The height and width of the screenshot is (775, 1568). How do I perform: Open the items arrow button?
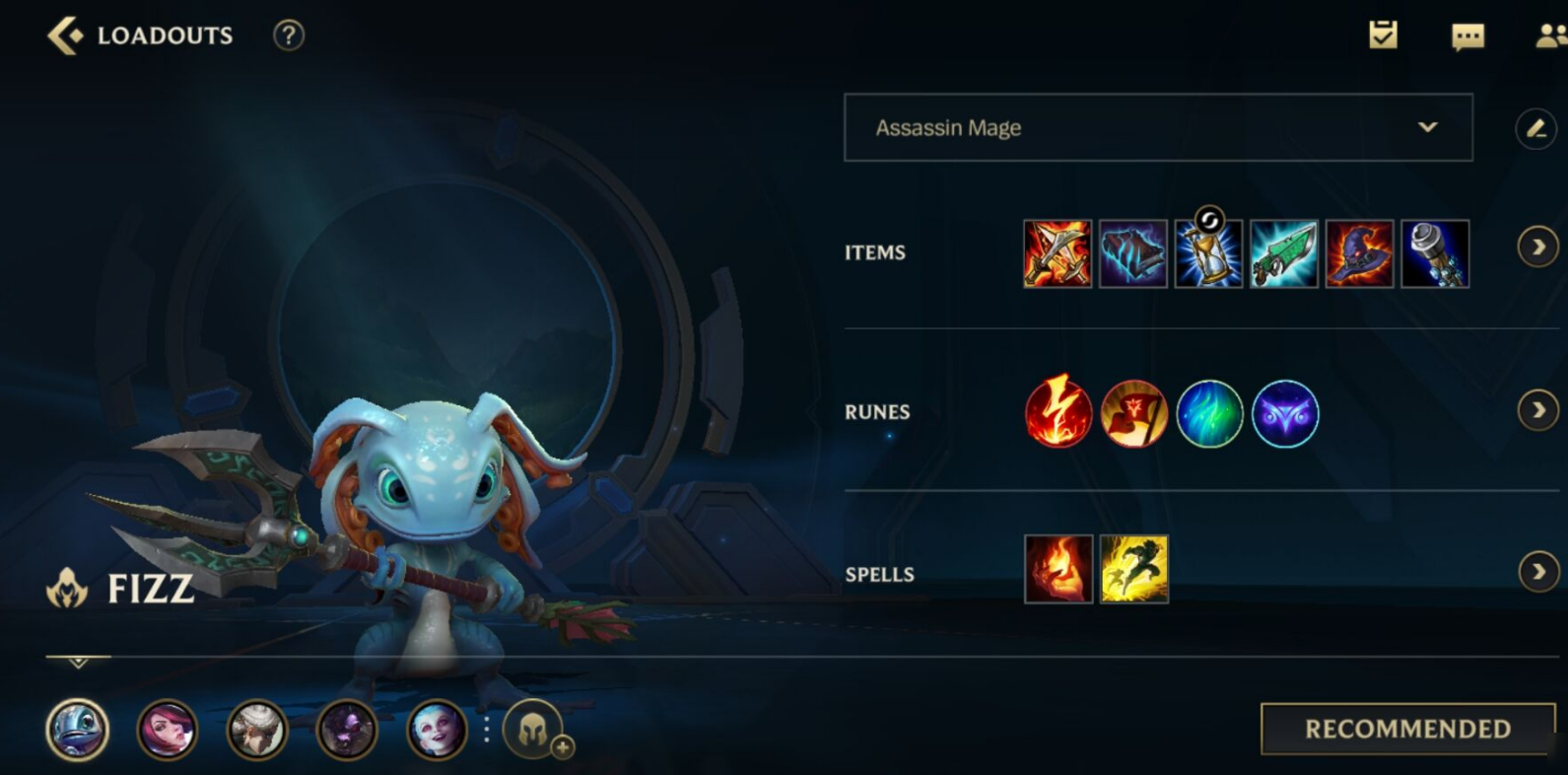tap(1537, 247)
